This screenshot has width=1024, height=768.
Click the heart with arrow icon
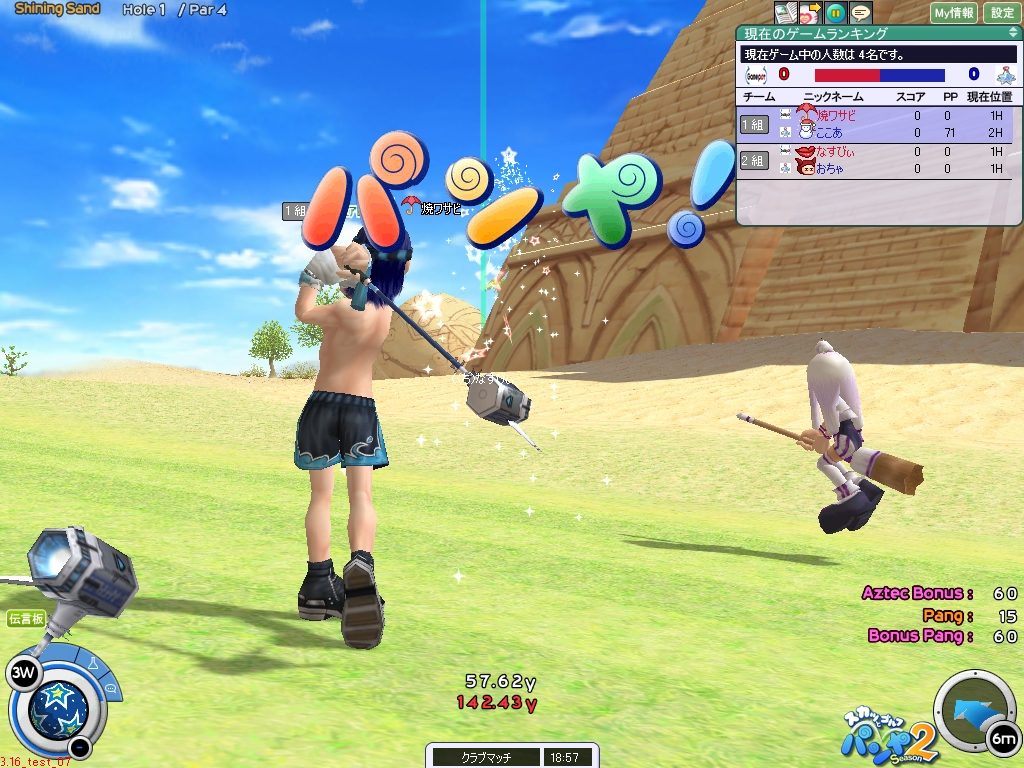811,12
